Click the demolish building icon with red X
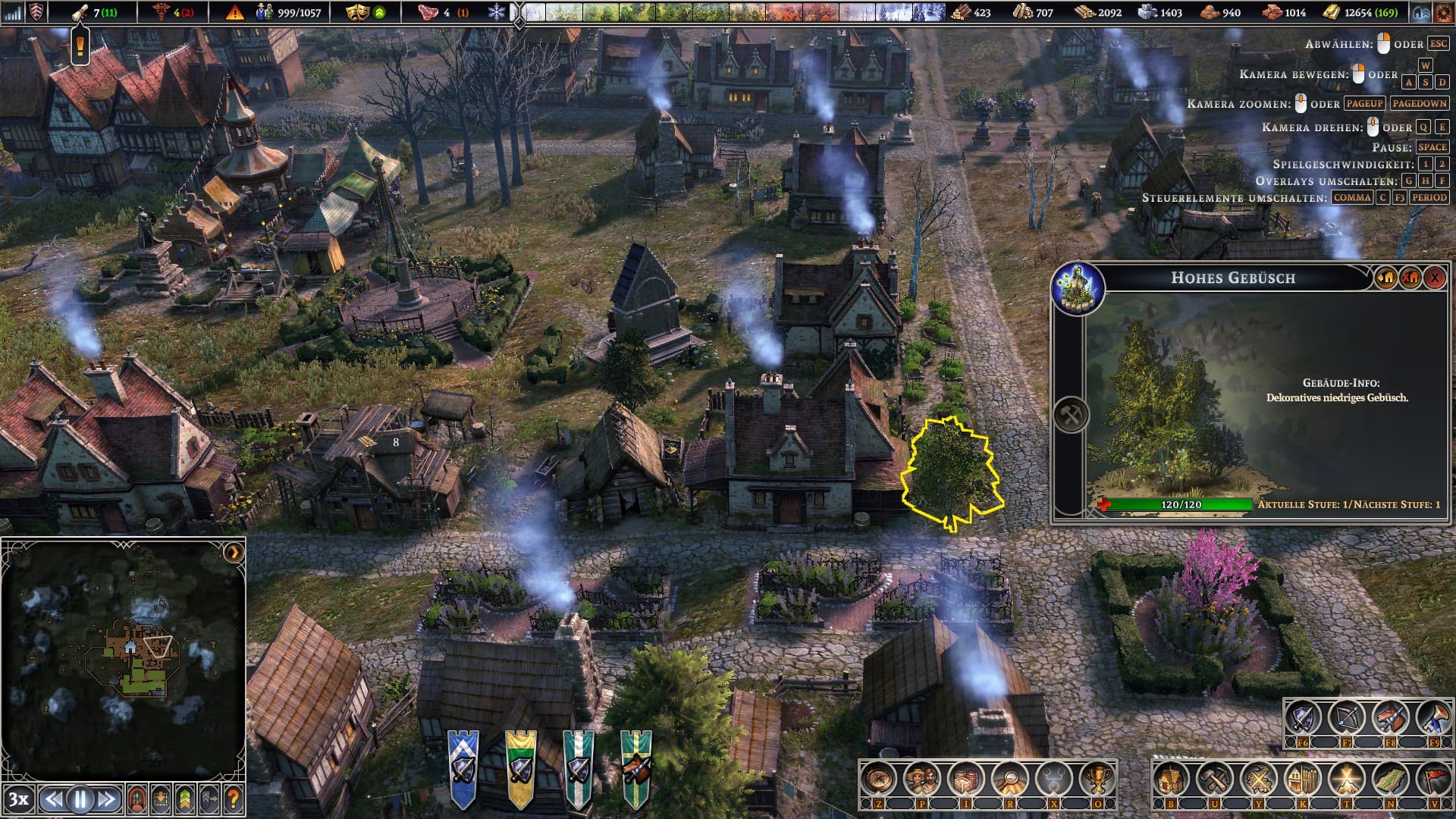1456x819 pixels. (x=1410, y=278)
